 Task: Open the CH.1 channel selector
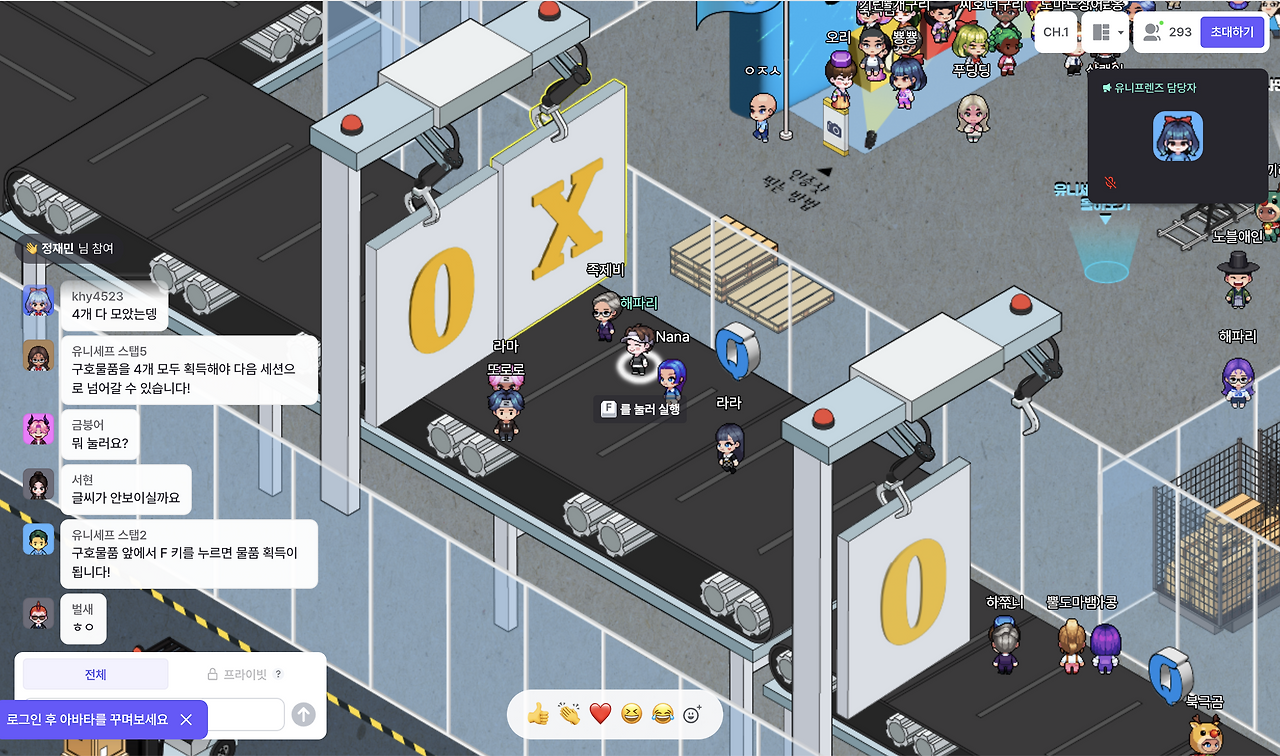(x=1055, y=32)
